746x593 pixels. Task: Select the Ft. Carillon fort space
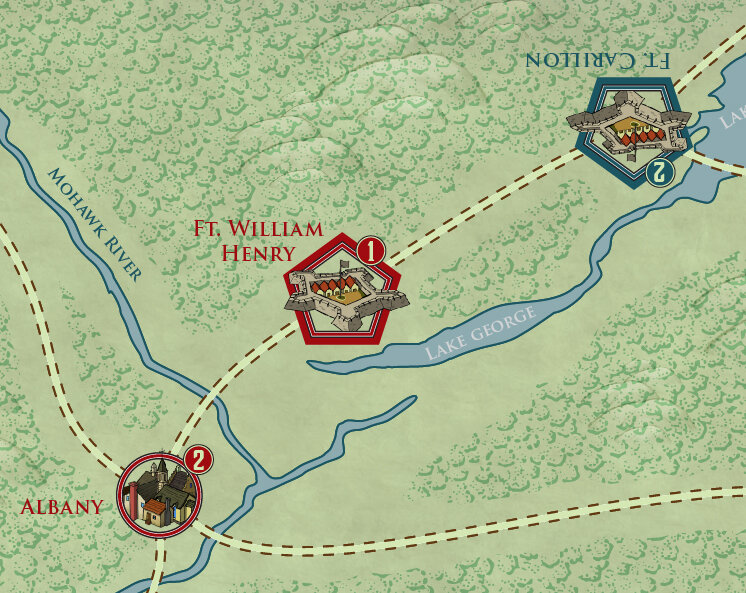coord(630,130)
